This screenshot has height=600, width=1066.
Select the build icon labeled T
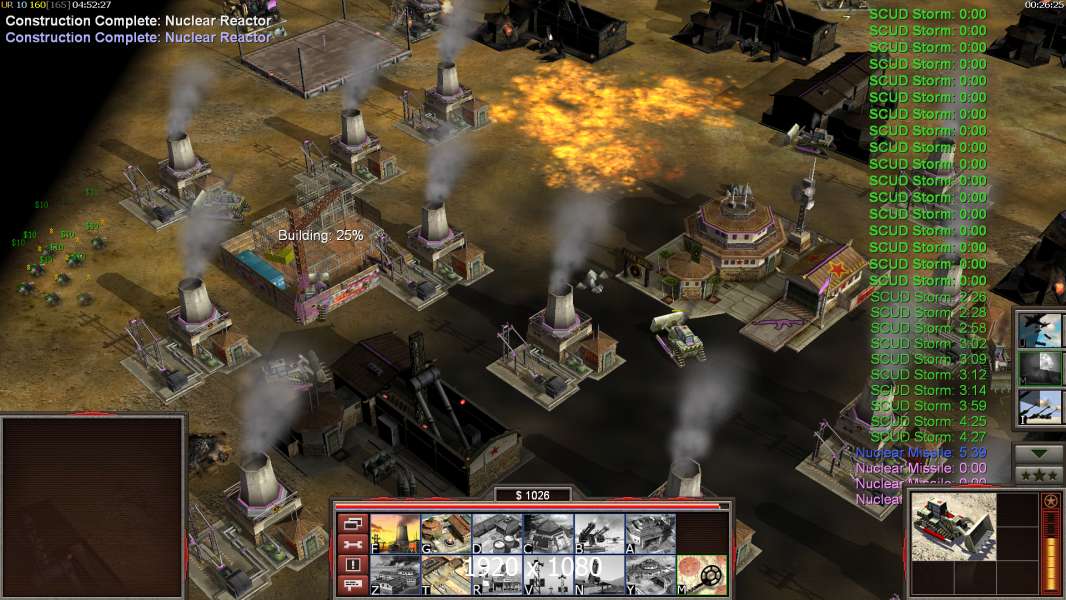pos(446,575)
